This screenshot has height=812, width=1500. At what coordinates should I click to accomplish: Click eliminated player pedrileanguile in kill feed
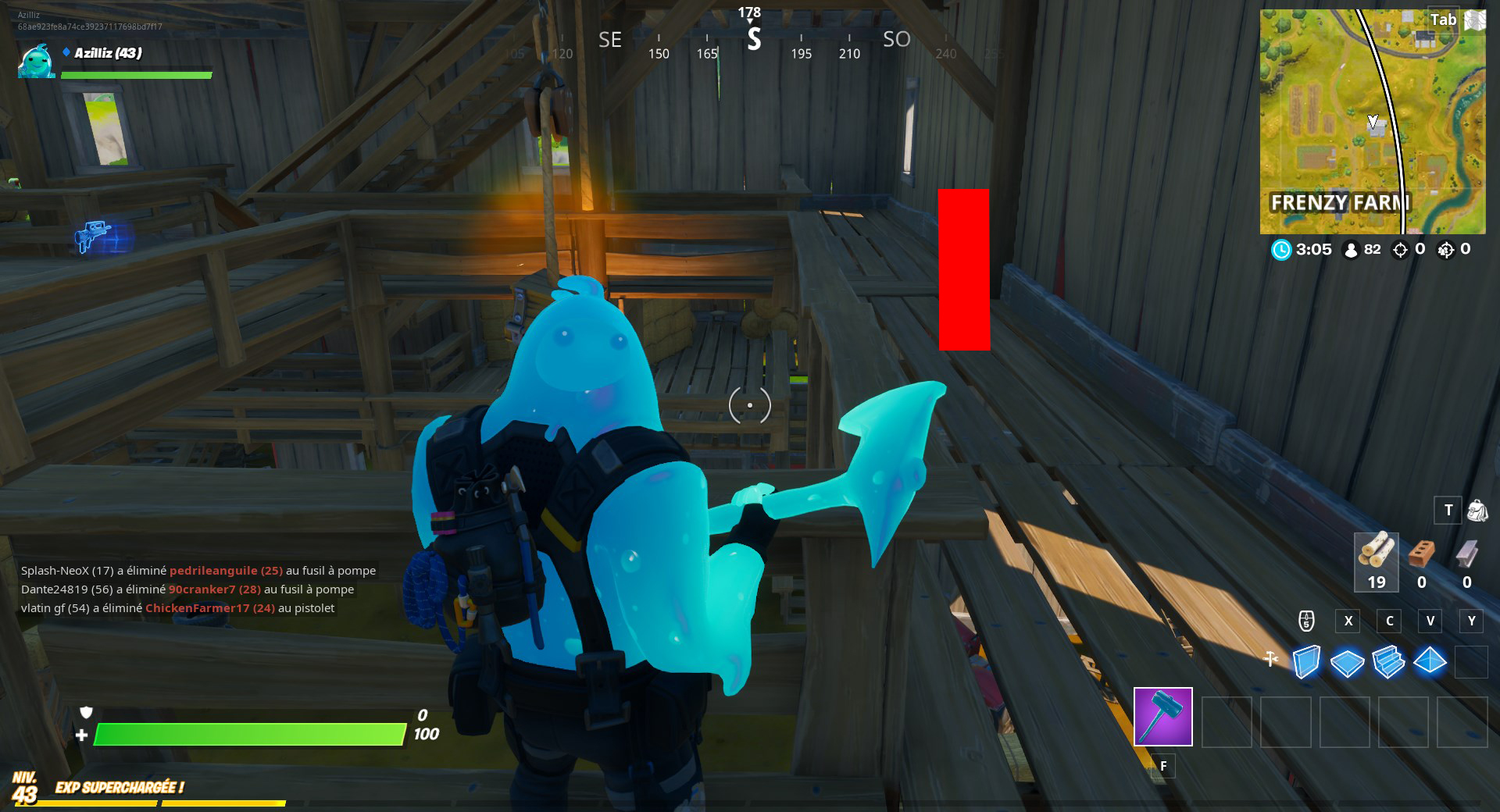(x=215, y=570)
